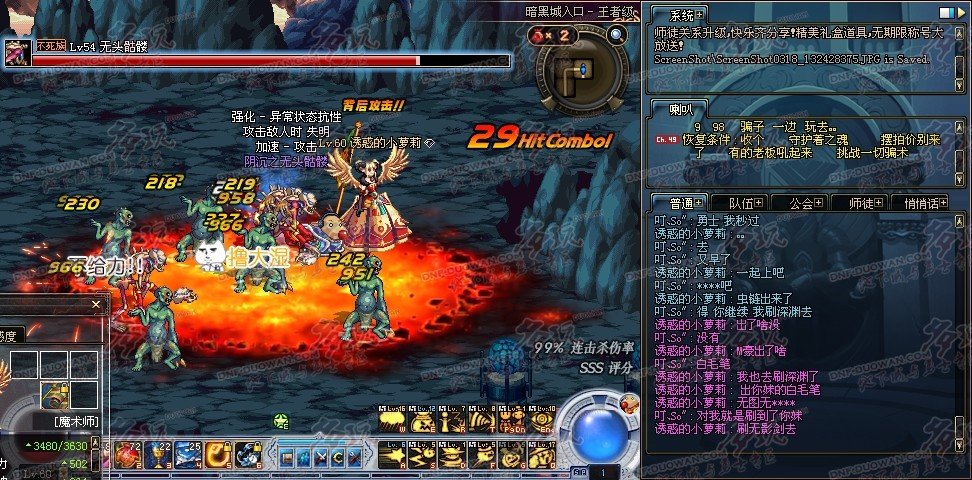Show the 师徒 mentor chat tab
The width and height of the screenshot is (972, 480).
coord(860,202)
